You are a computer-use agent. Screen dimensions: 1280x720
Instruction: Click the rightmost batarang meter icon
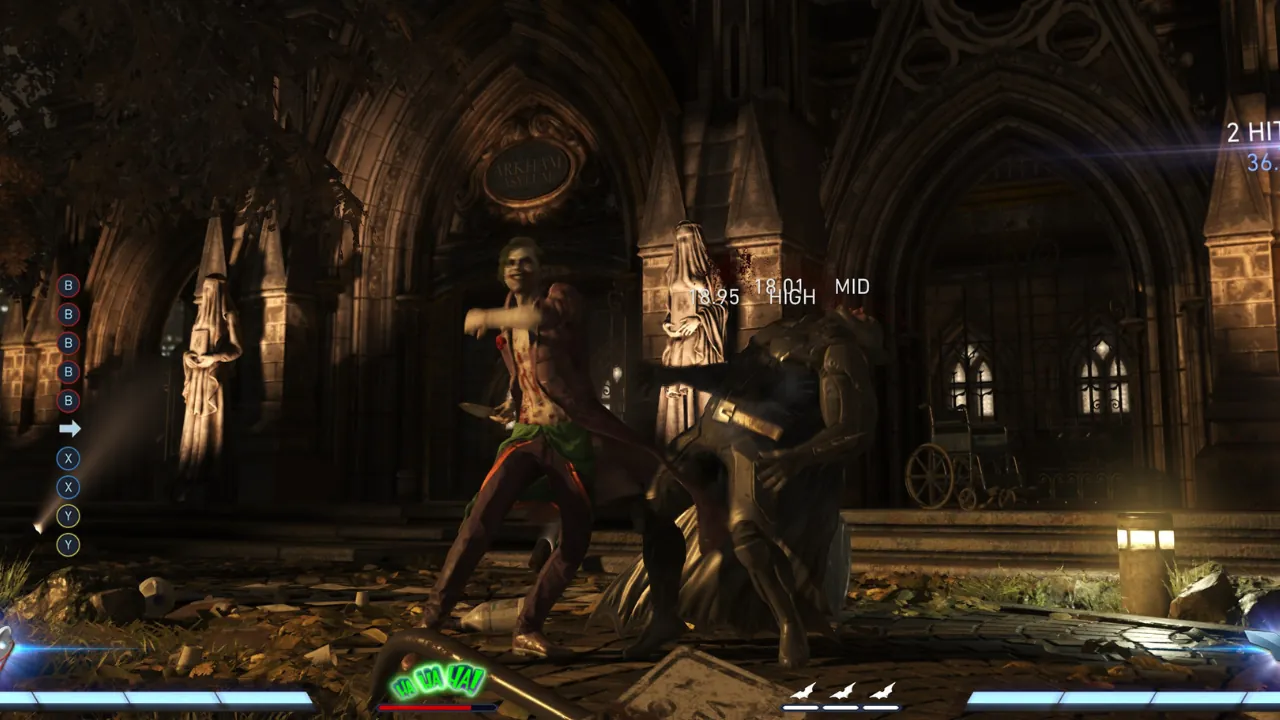point(884,692)
